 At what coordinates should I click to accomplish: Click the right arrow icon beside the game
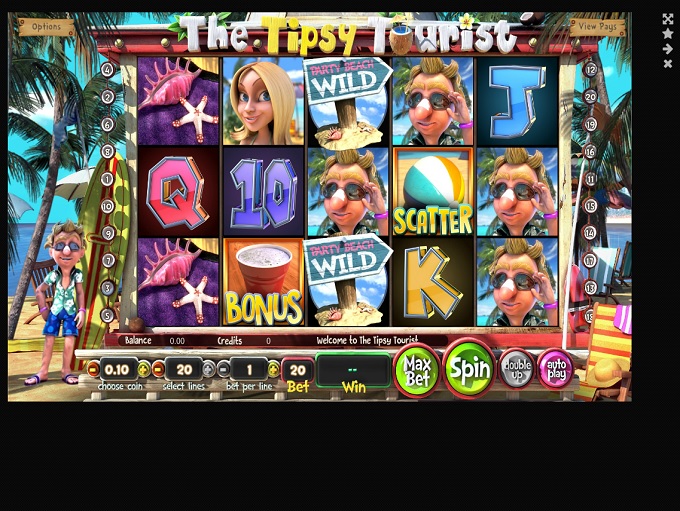click(668, 49)
